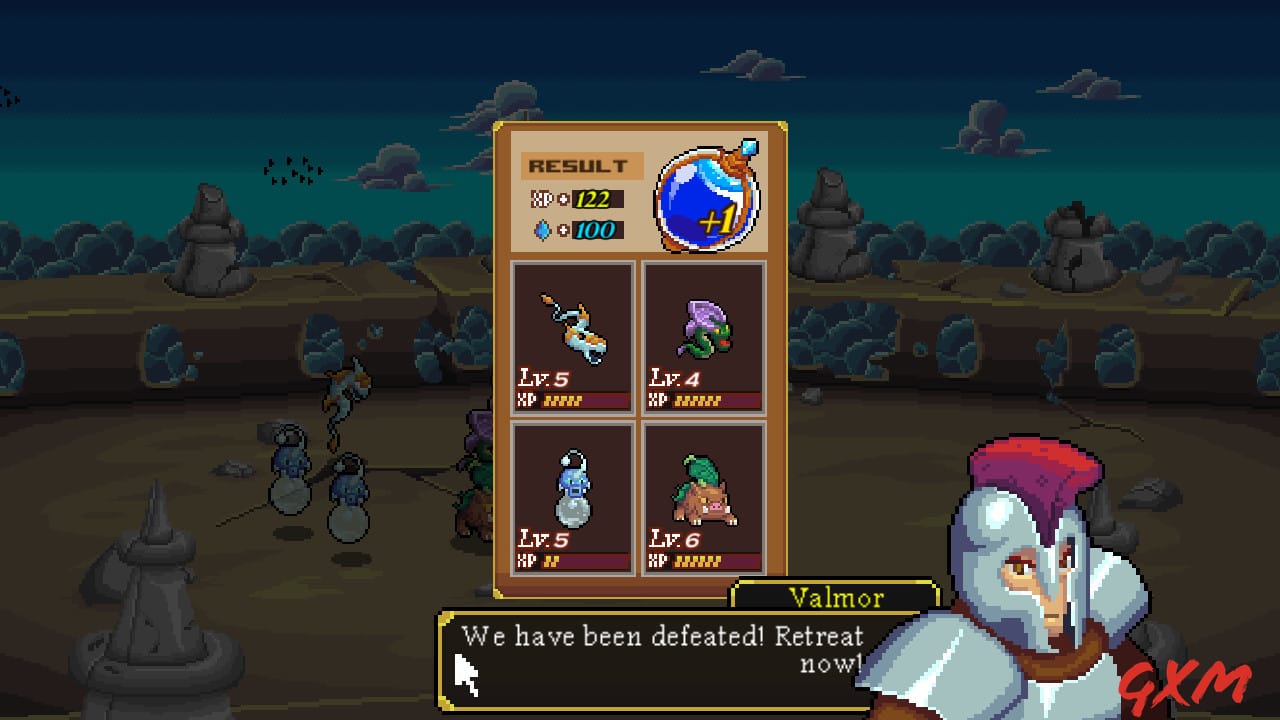Click the XP progress bar of the snowman unit
This screenshot has width=1280, height=720.
pyautogui.click(x=587, y=561)
